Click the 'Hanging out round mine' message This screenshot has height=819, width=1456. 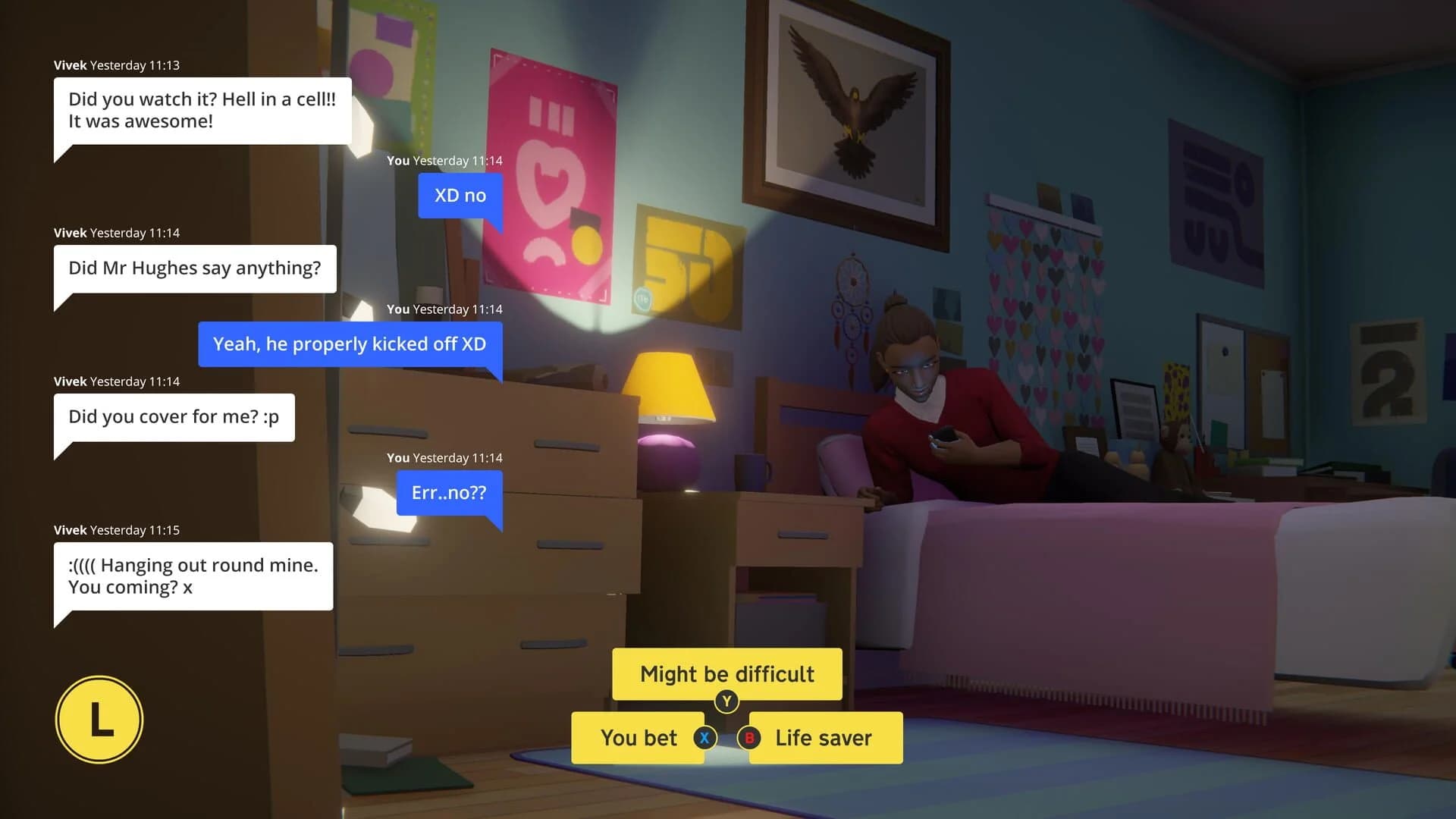point(193,576)
